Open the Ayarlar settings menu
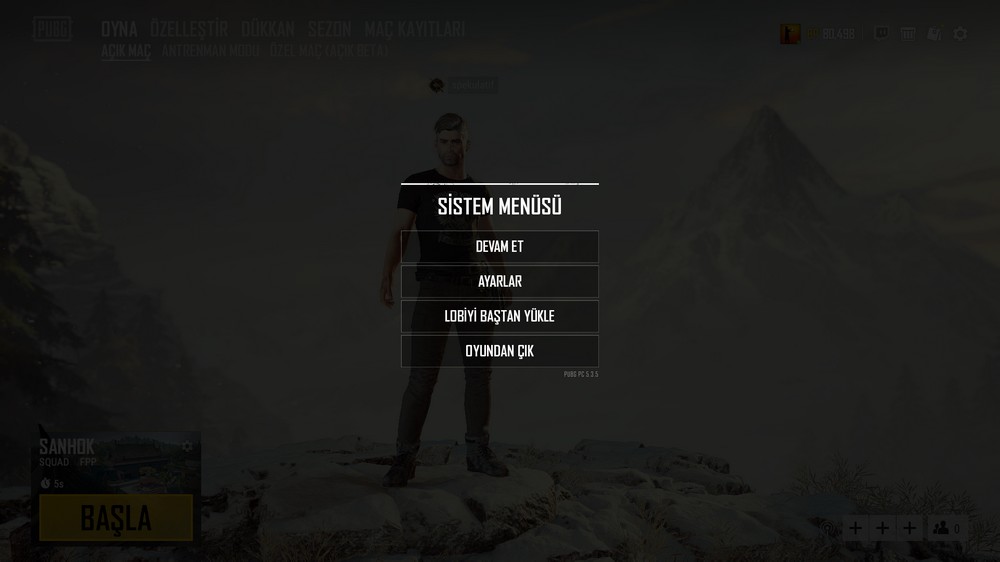Screen dimensions: 1000x562 point(499,282)
